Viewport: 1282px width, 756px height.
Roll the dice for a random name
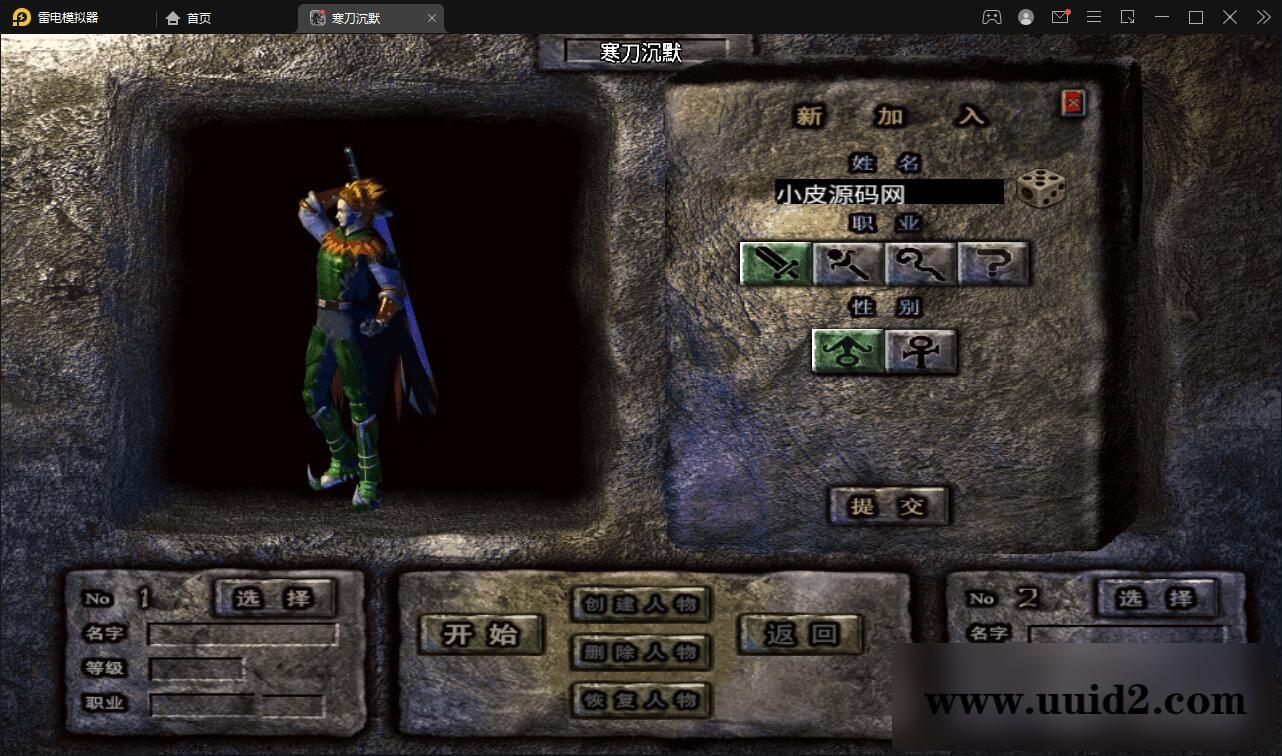pyautogui.click(x=1040, y=189)
